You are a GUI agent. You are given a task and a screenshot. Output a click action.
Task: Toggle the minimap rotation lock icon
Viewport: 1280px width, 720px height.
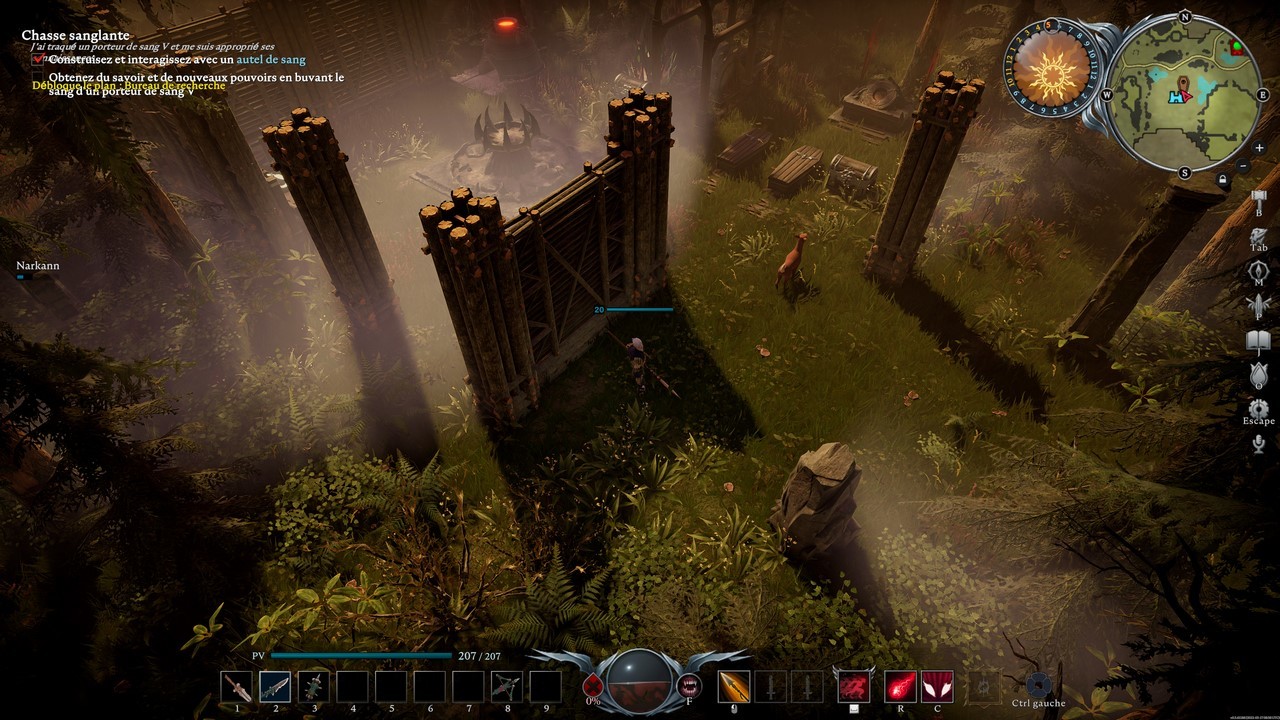click(1223, 180)
